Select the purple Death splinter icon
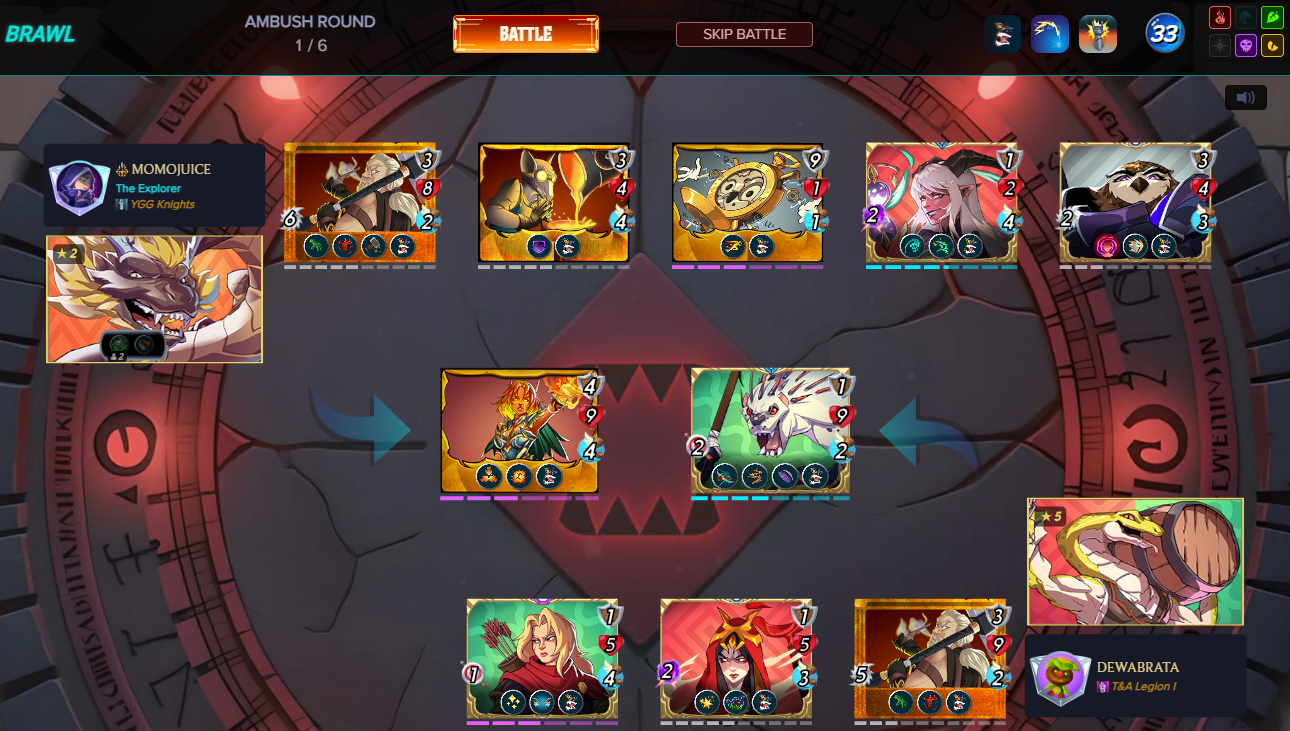The image size is (1290, 731). coord(1246,46)
